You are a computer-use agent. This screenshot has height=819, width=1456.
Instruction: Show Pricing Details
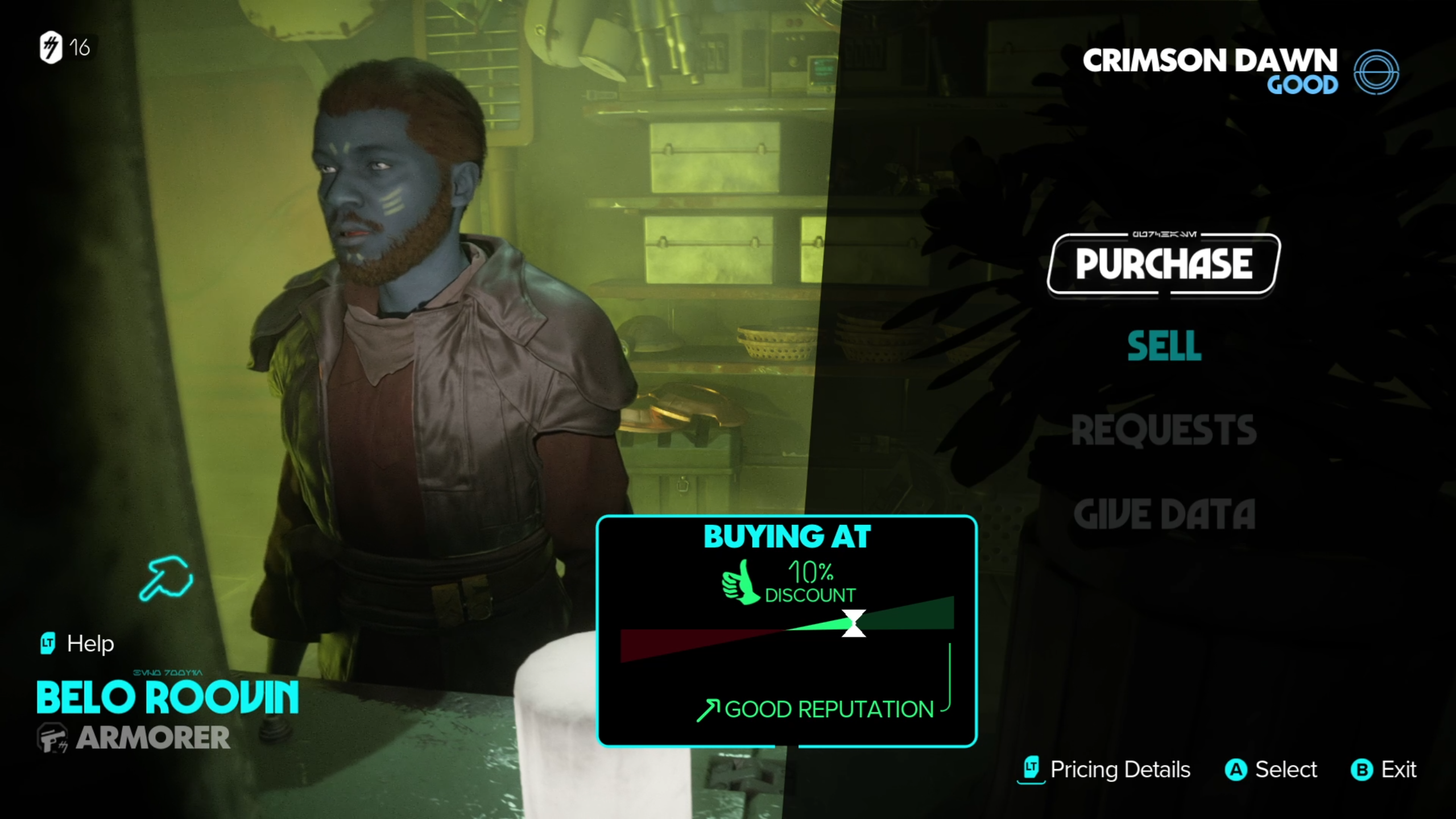(1105, 770)
